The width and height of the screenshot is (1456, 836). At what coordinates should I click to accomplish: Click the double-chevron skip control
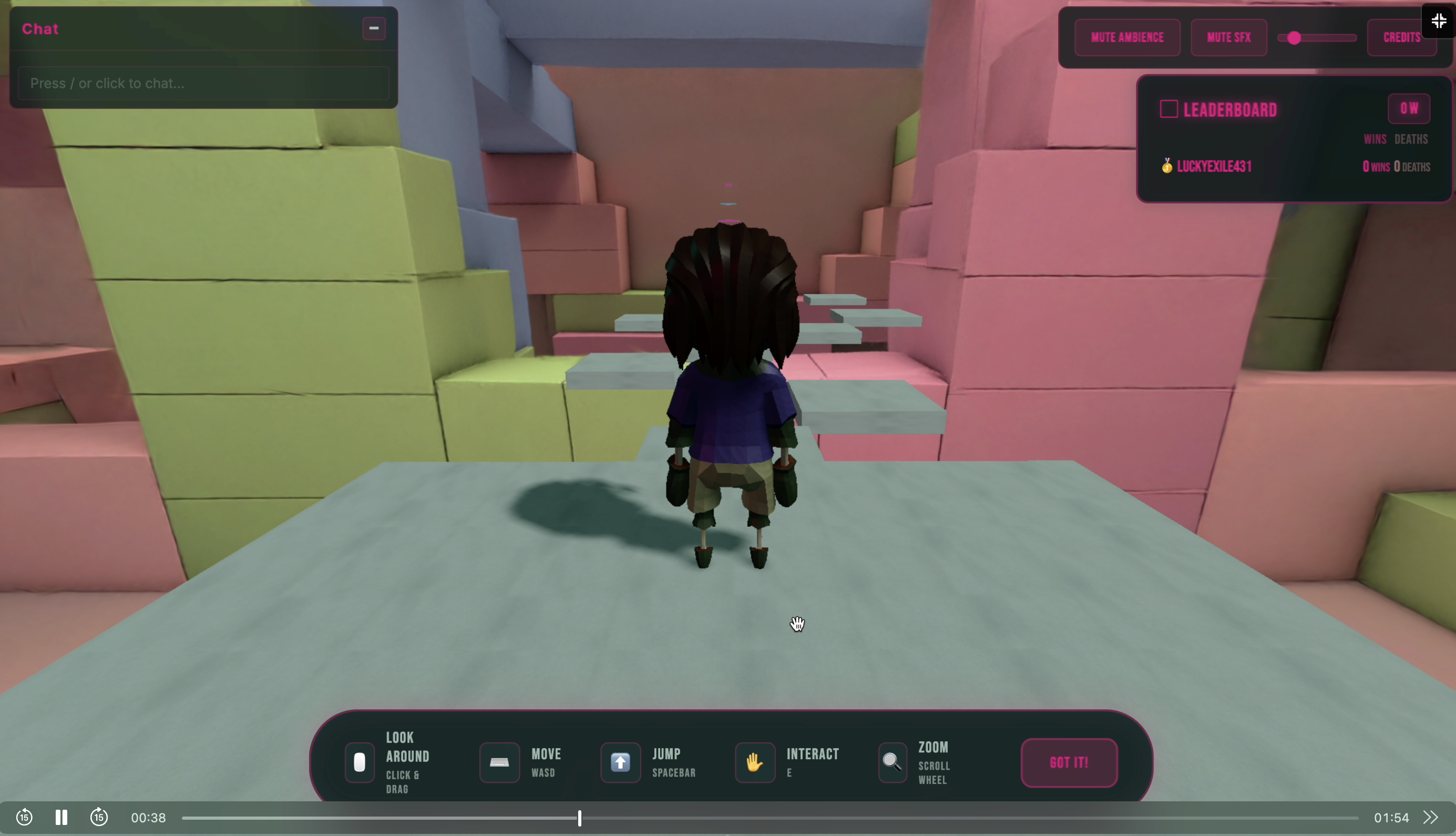(x=1430, y=817)
